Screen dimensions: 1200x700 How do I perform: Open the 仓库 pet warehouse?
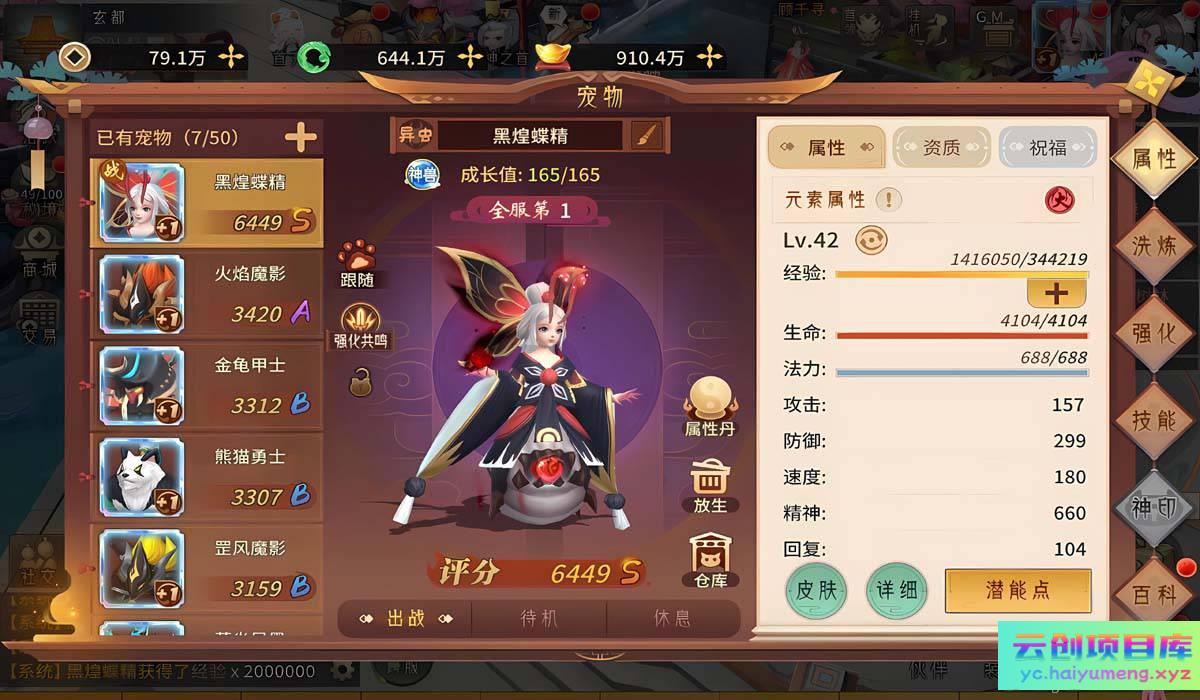click(710, 561)
